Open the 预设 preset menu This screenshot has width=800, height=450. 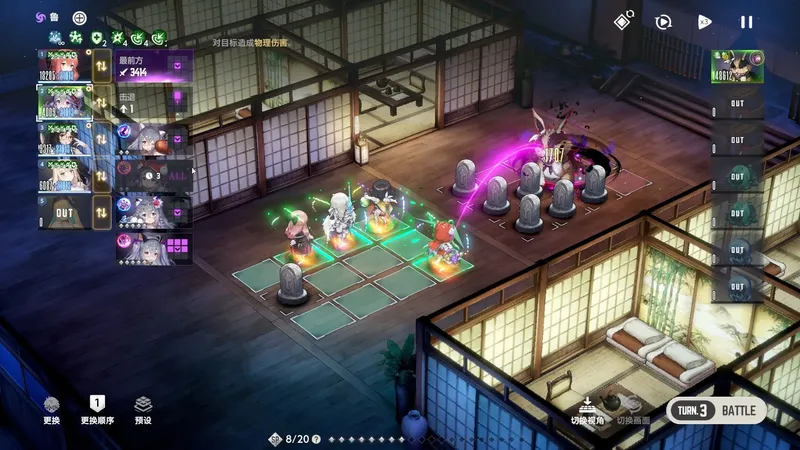[x=143, y=408]
